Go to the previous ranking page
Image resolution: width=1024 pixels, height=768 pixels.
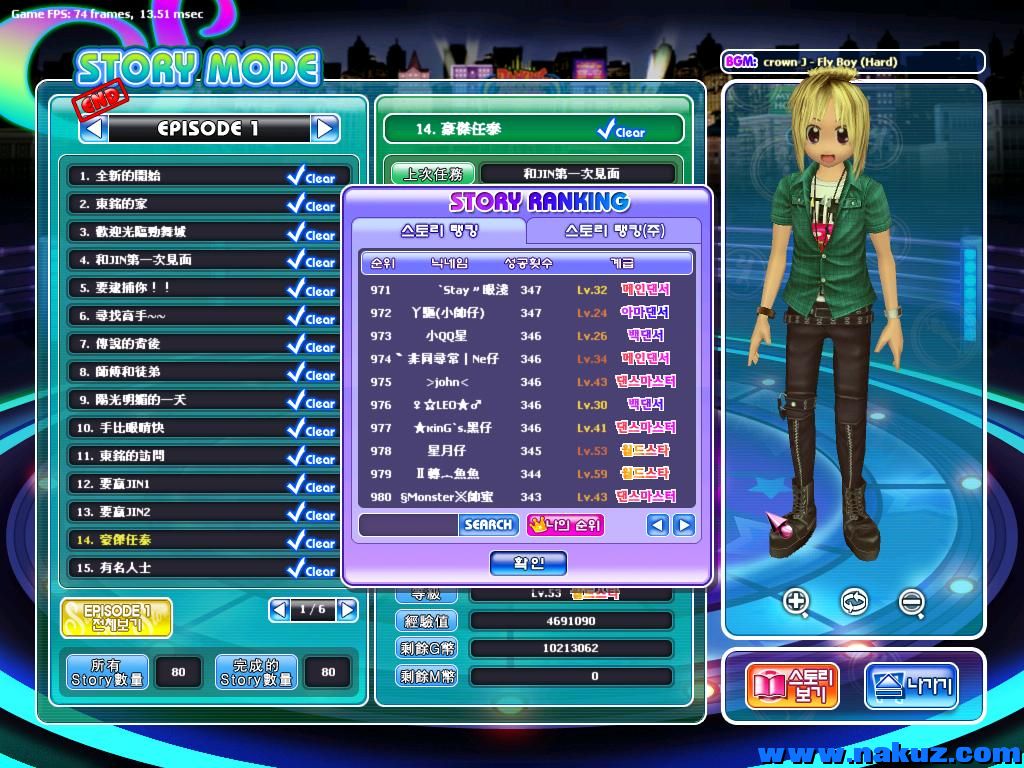click(657, 524)
